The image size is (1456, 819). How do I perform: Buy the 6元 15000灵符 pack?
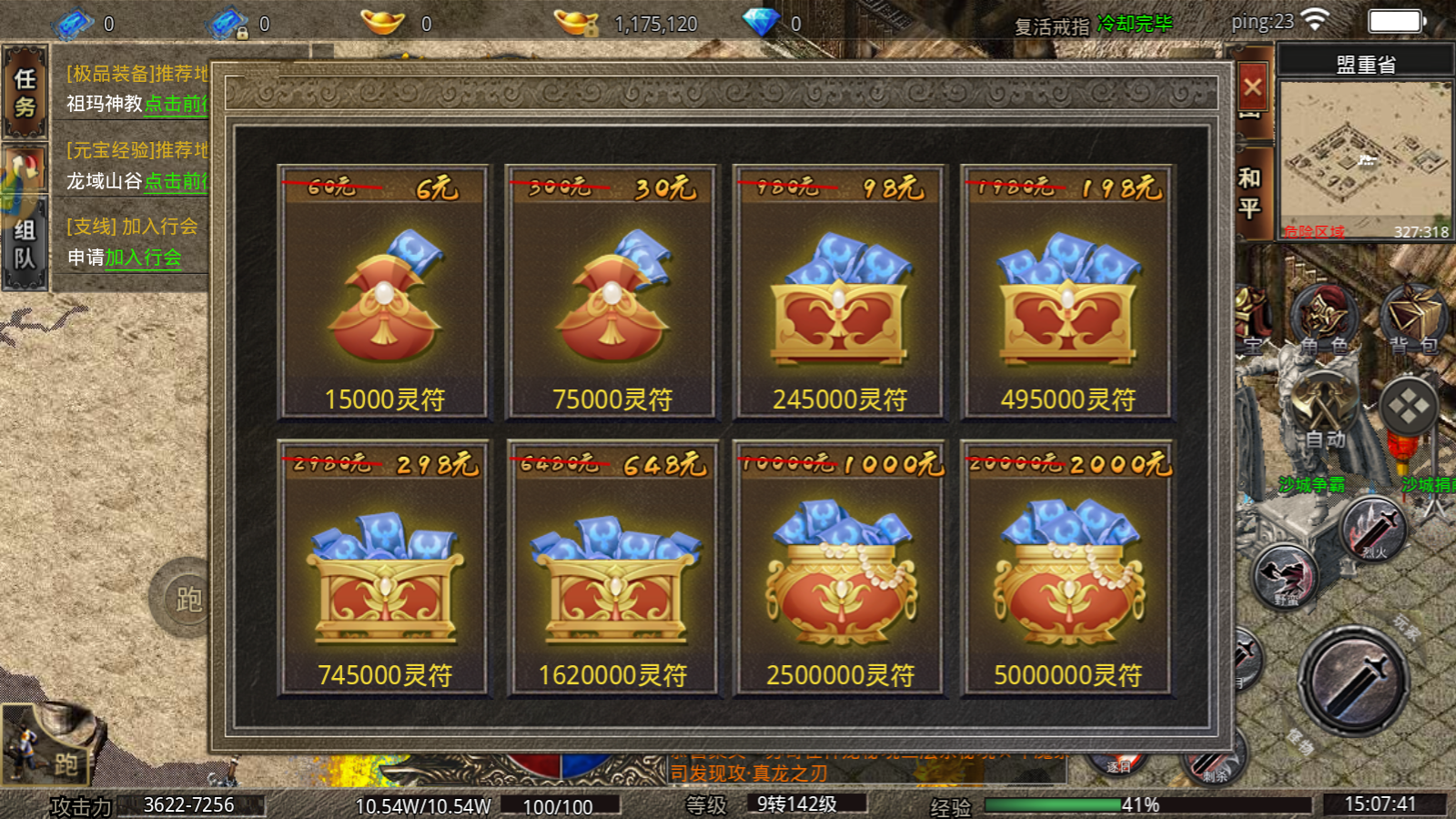click(x=383, y=293)
